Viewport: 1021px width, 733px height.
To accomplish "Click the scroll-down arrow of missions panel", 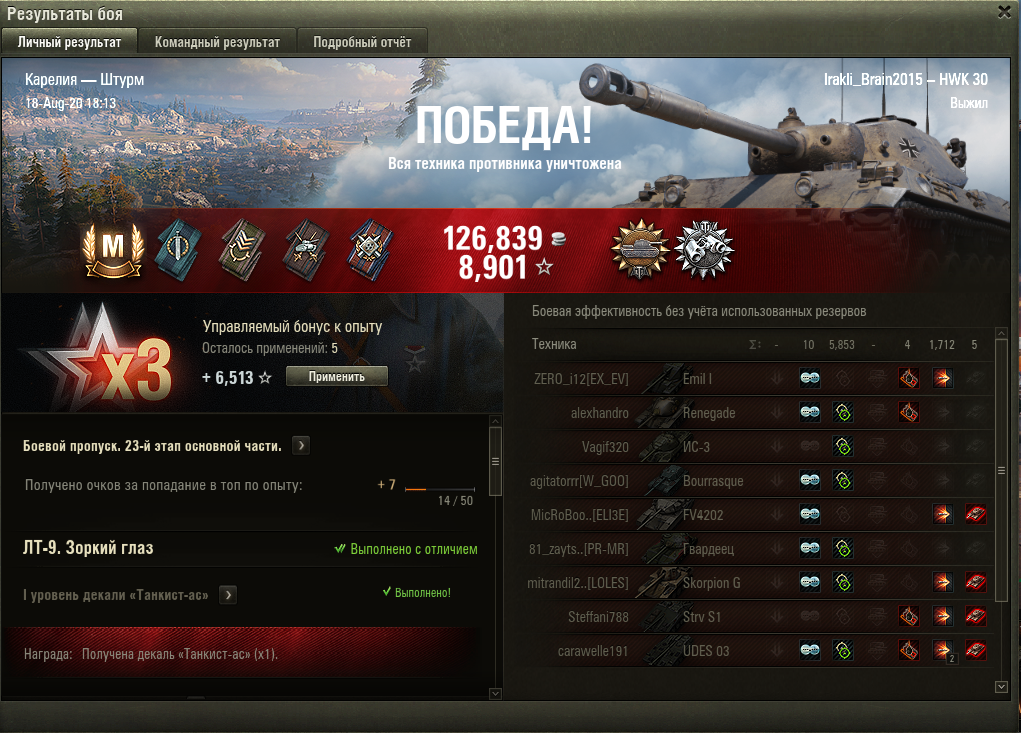I will [495, 692].
